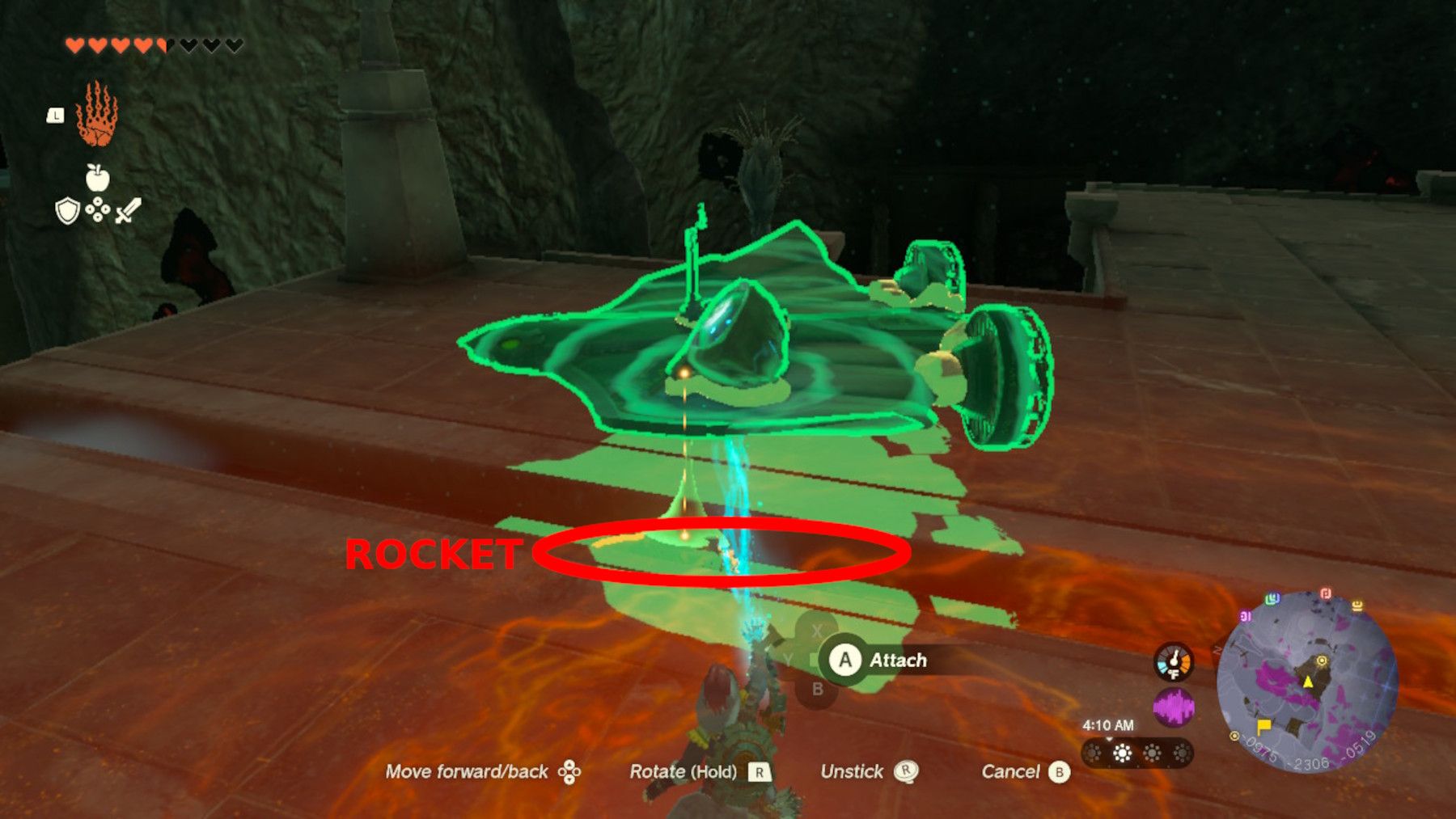Select the shield equipment icon
This screenshot has height=819, width=1456.
click(x=68, y=211)
